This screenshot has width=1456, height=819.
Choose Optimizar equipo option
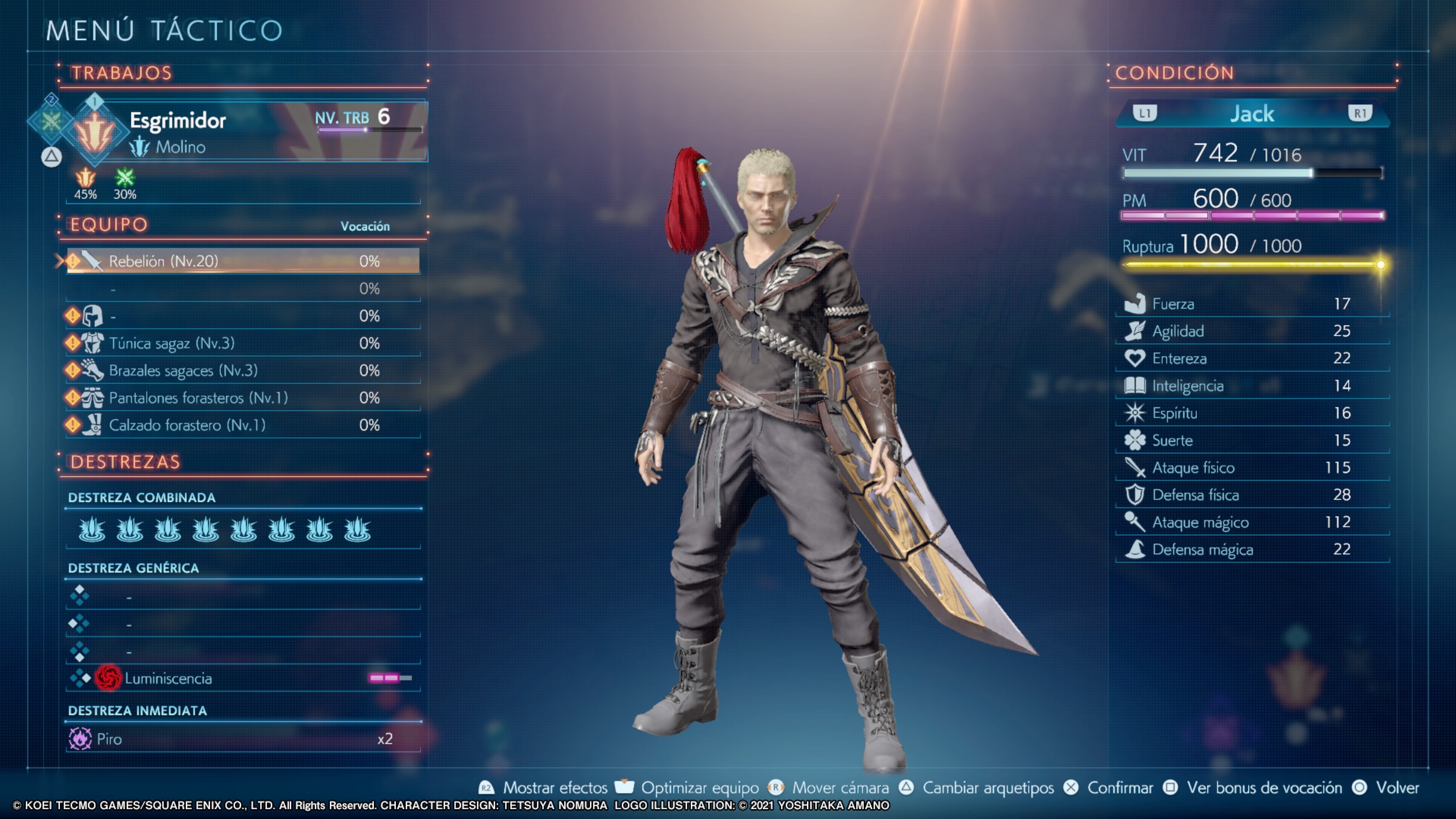tap(699, 788)
